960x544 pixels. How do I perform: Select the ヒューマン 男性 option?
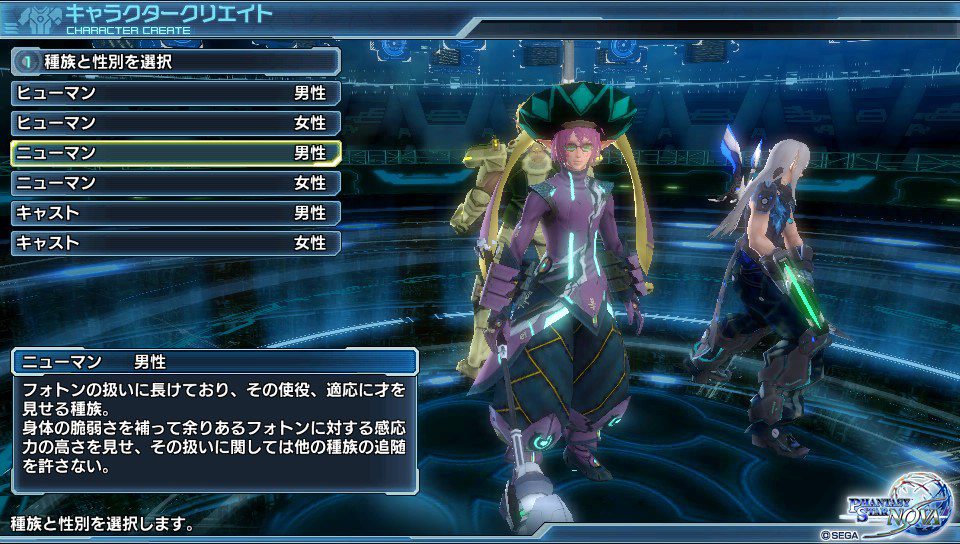pos(175,93)
